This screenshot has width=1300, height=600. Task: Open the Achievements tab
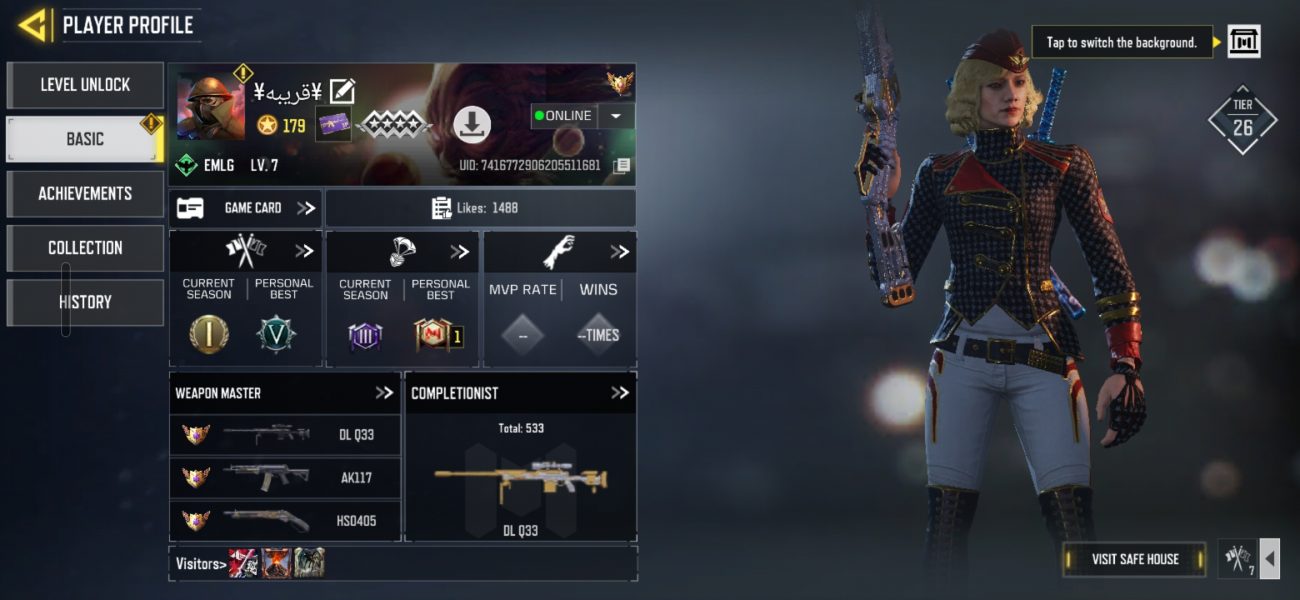pyautogui.click(x=85, y=193)
